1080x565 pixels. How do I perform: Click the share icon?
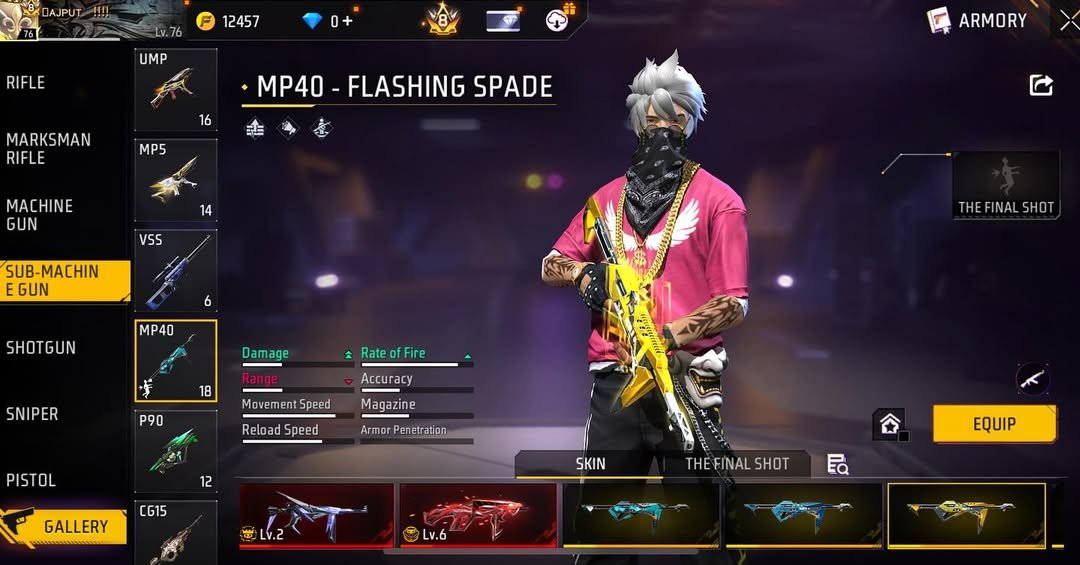click(x=1041, y=86)
